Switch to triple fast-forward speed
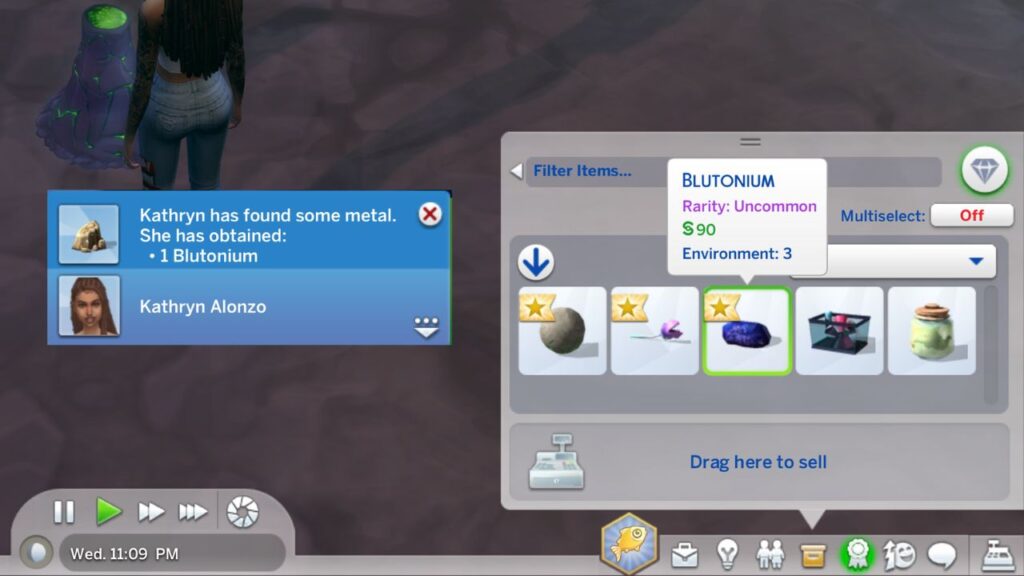Viewport: 1024px width, 576px height. coord(192,512)
